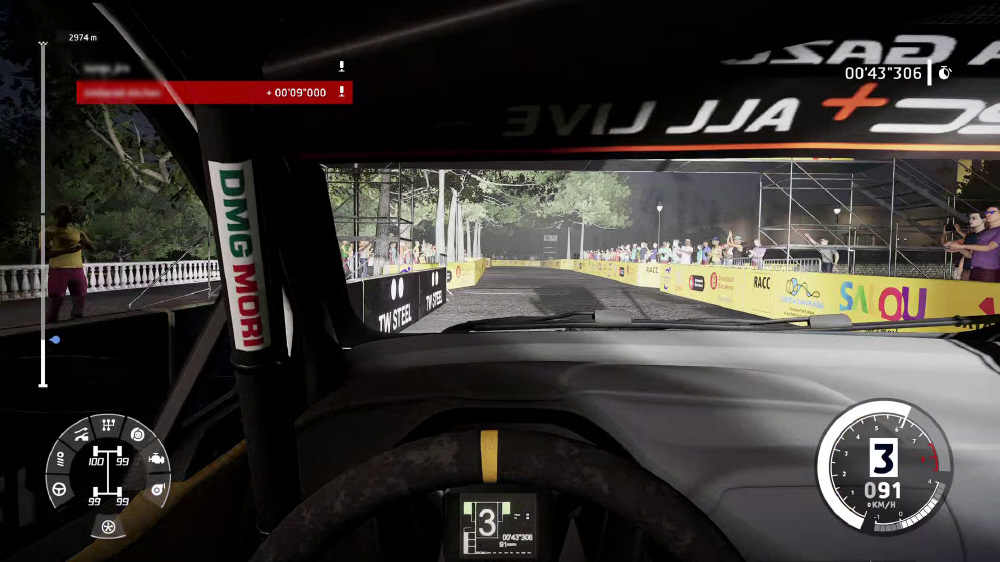Click the speedometer gear dial
This screenshot has width=1000, height=562.
[x=883, y=465]
